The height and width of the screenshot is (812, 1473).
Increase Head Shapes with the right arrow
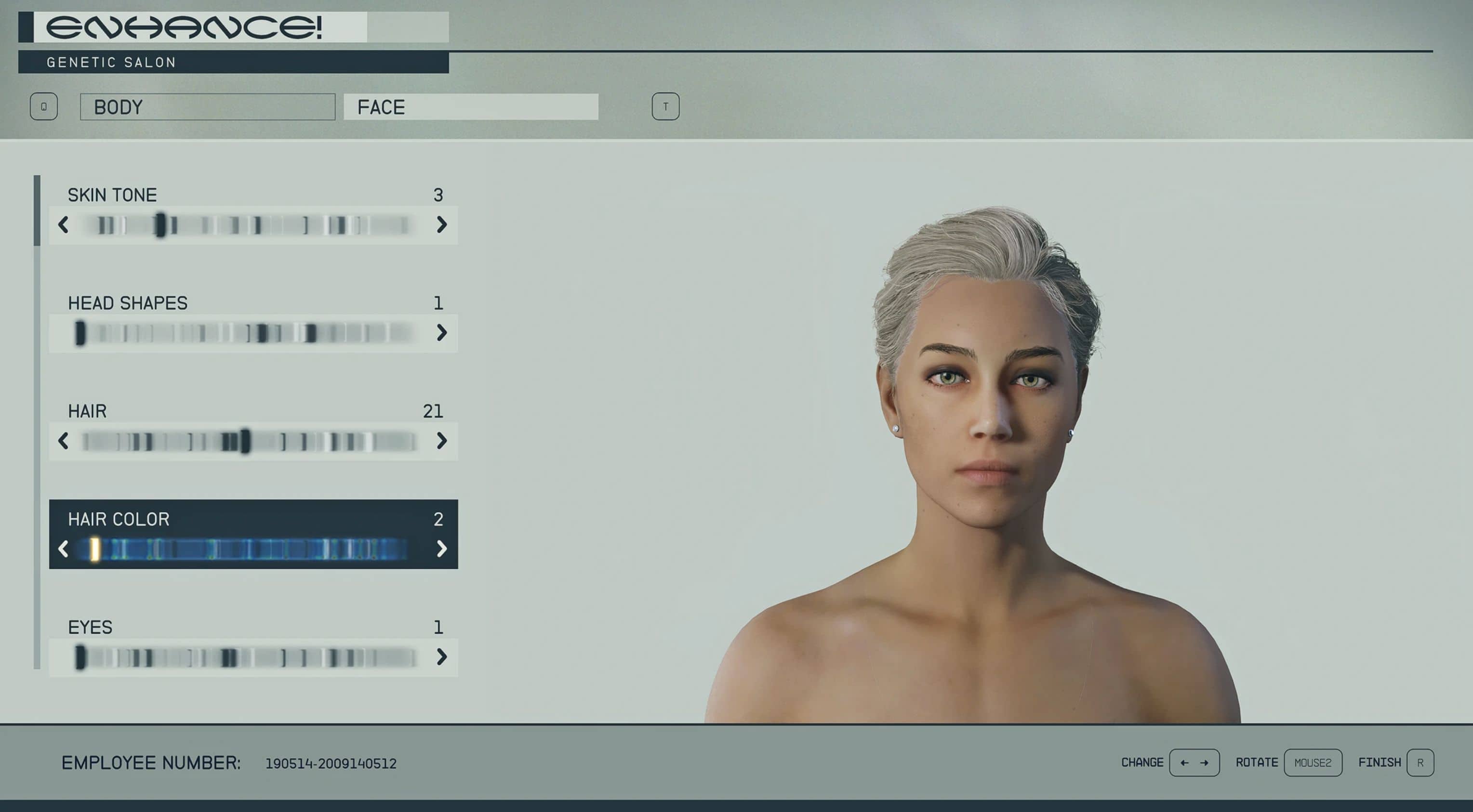pos(441,333)
